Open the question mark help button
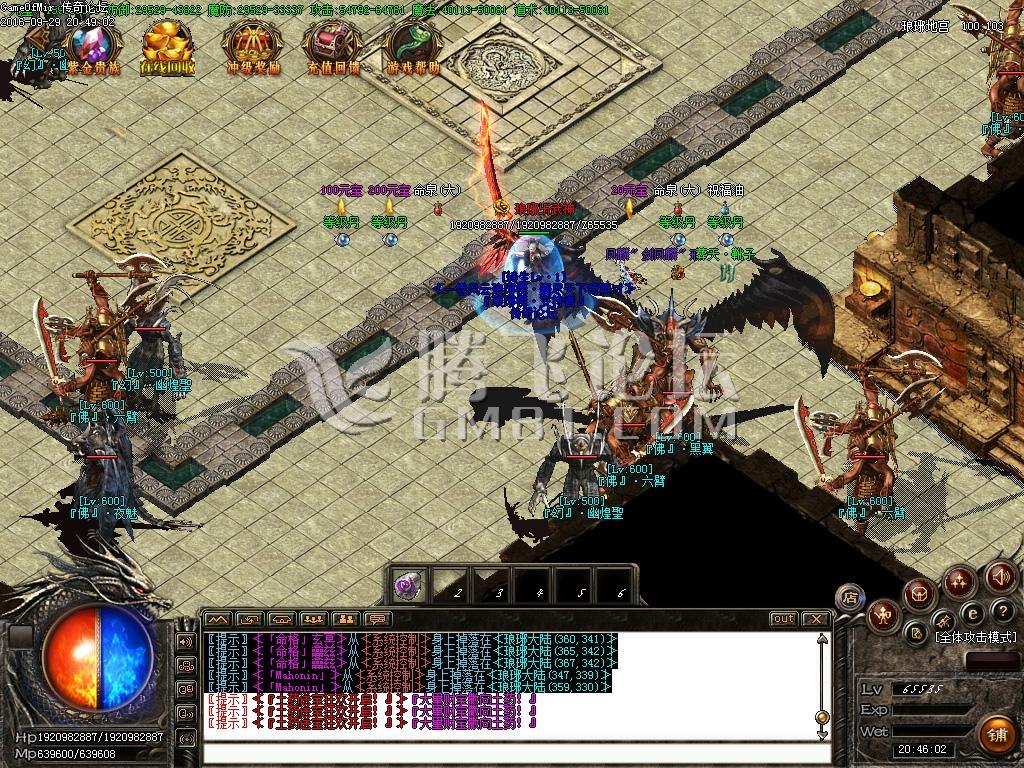1024x768 pixels. coord(1002,611)
